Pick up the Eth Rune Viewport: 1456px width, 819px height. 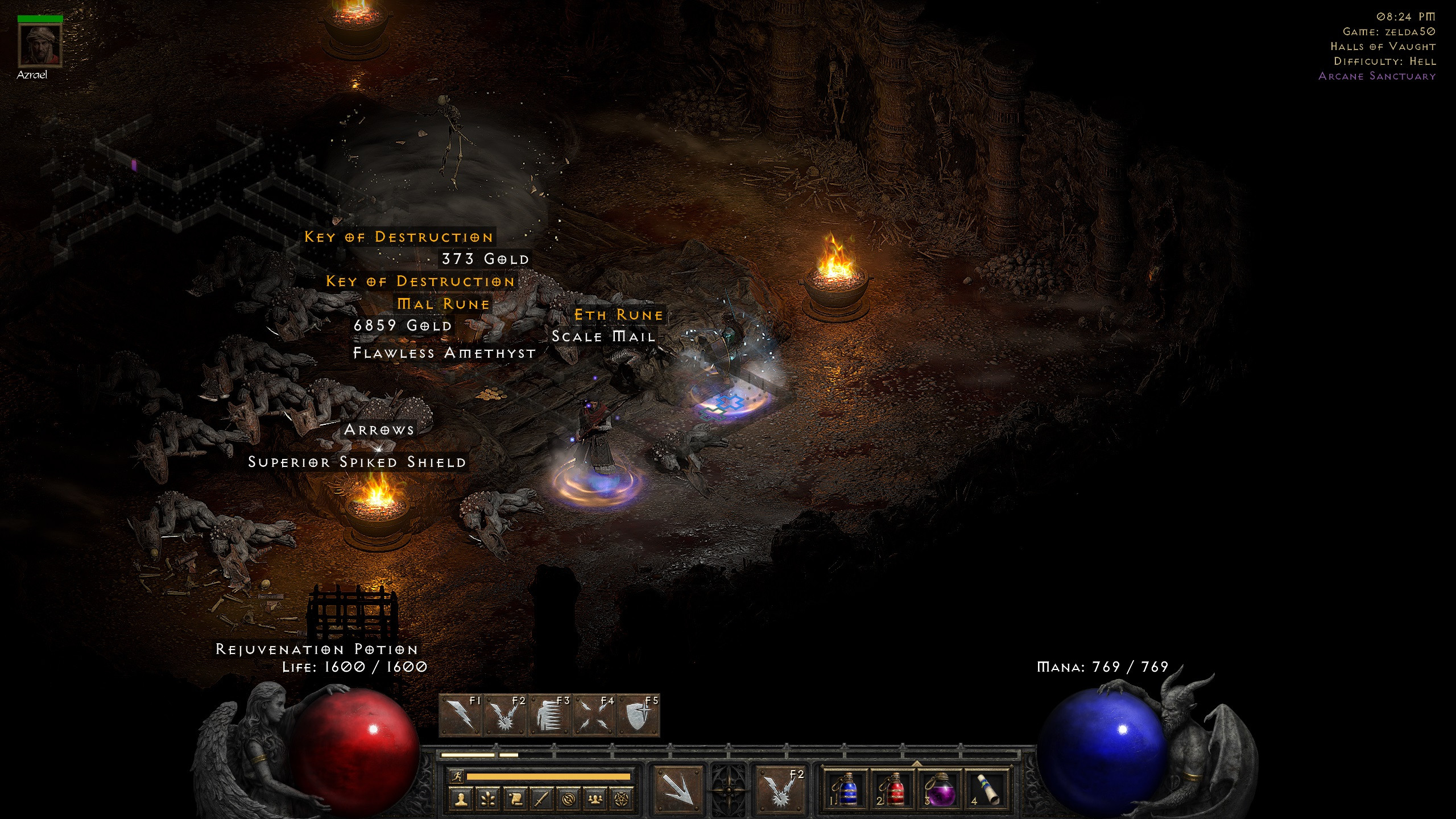pyautogui.click(x=618, y=315)
